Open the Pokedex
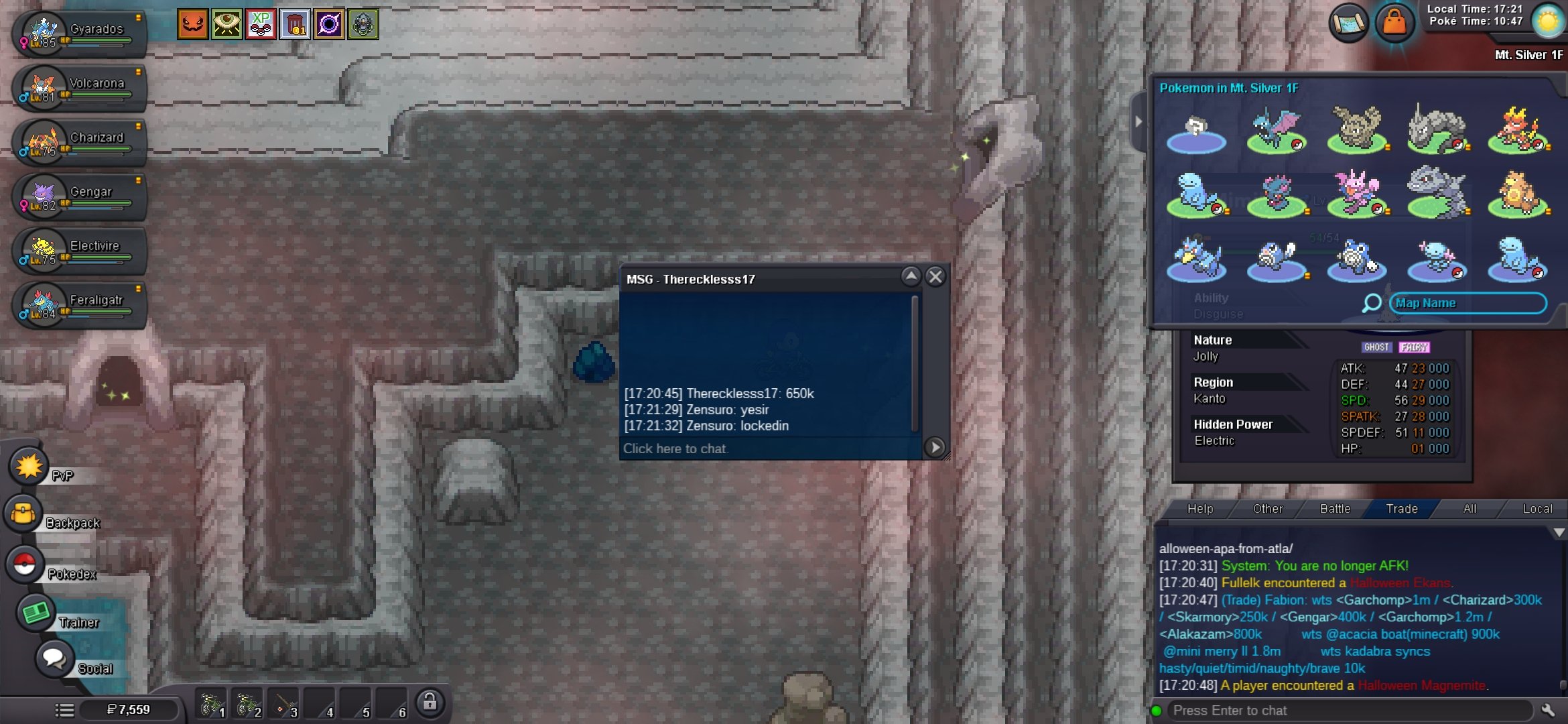Viewport: 1568px width, 724px height. click(25, 564)
